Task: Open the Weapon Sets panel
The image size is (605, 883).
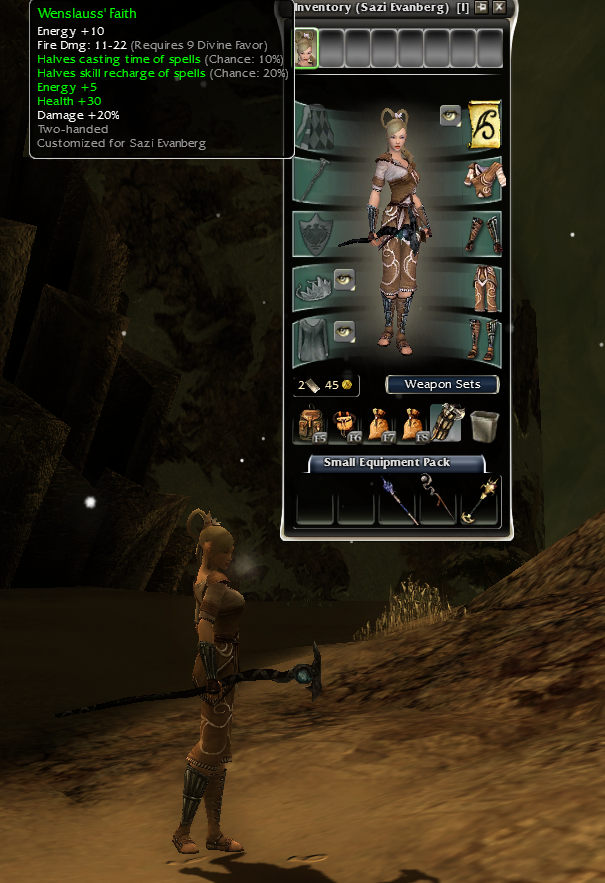Action: pyautogui.click(x=442, y=385)
